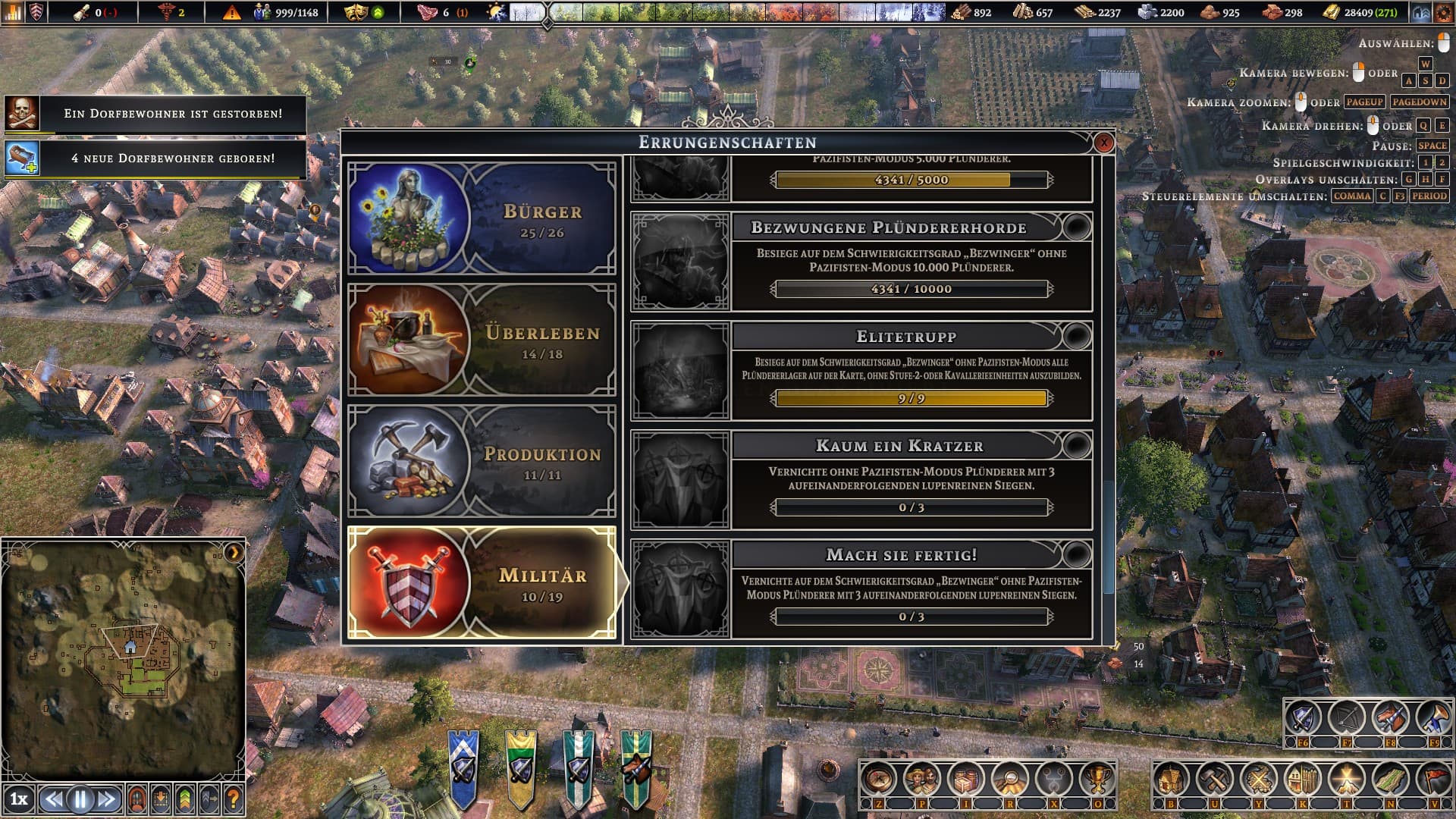Open help via the question mark button

tap(233, 799)
